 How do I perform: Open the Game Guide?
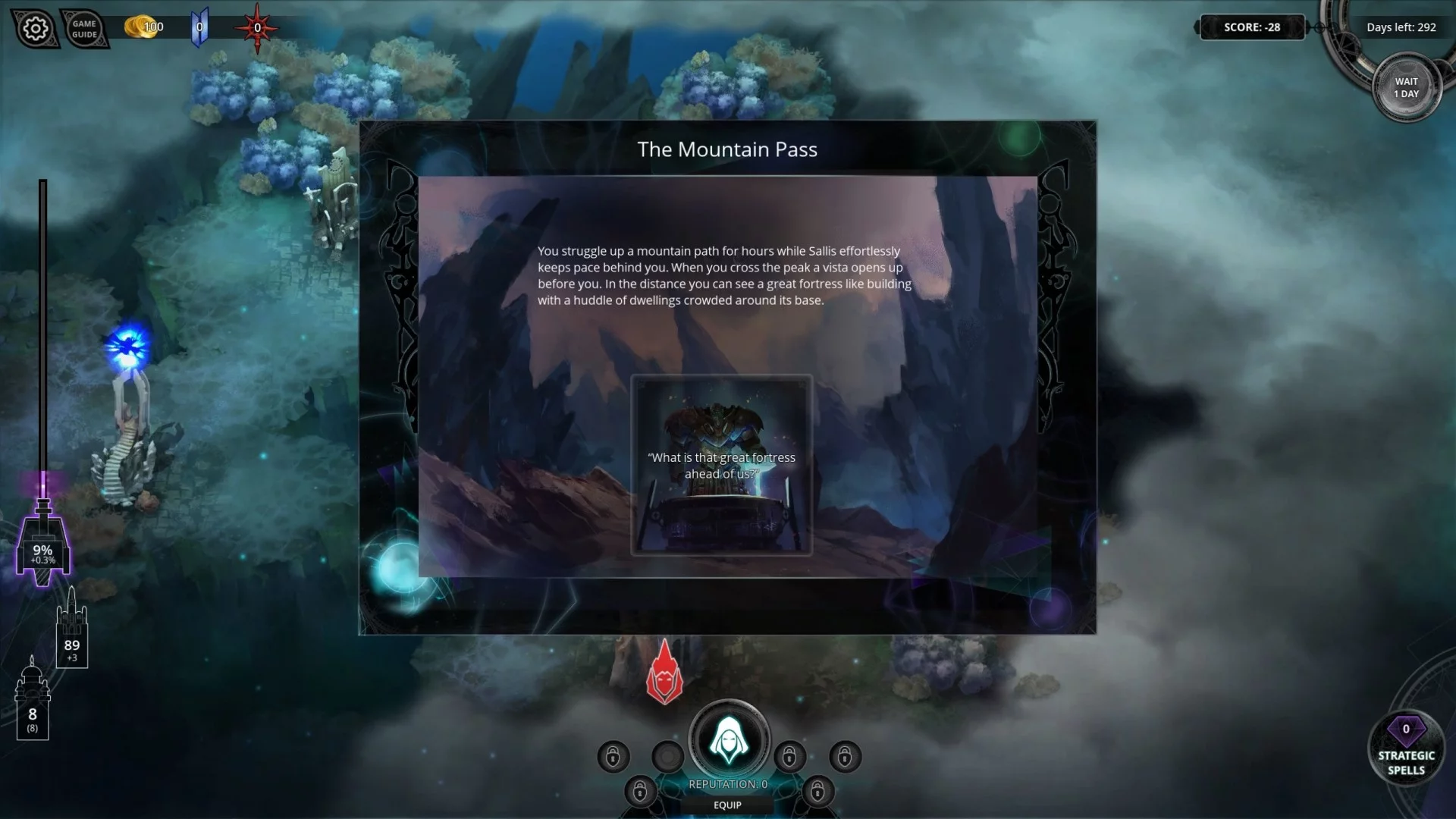click(84, 29)
